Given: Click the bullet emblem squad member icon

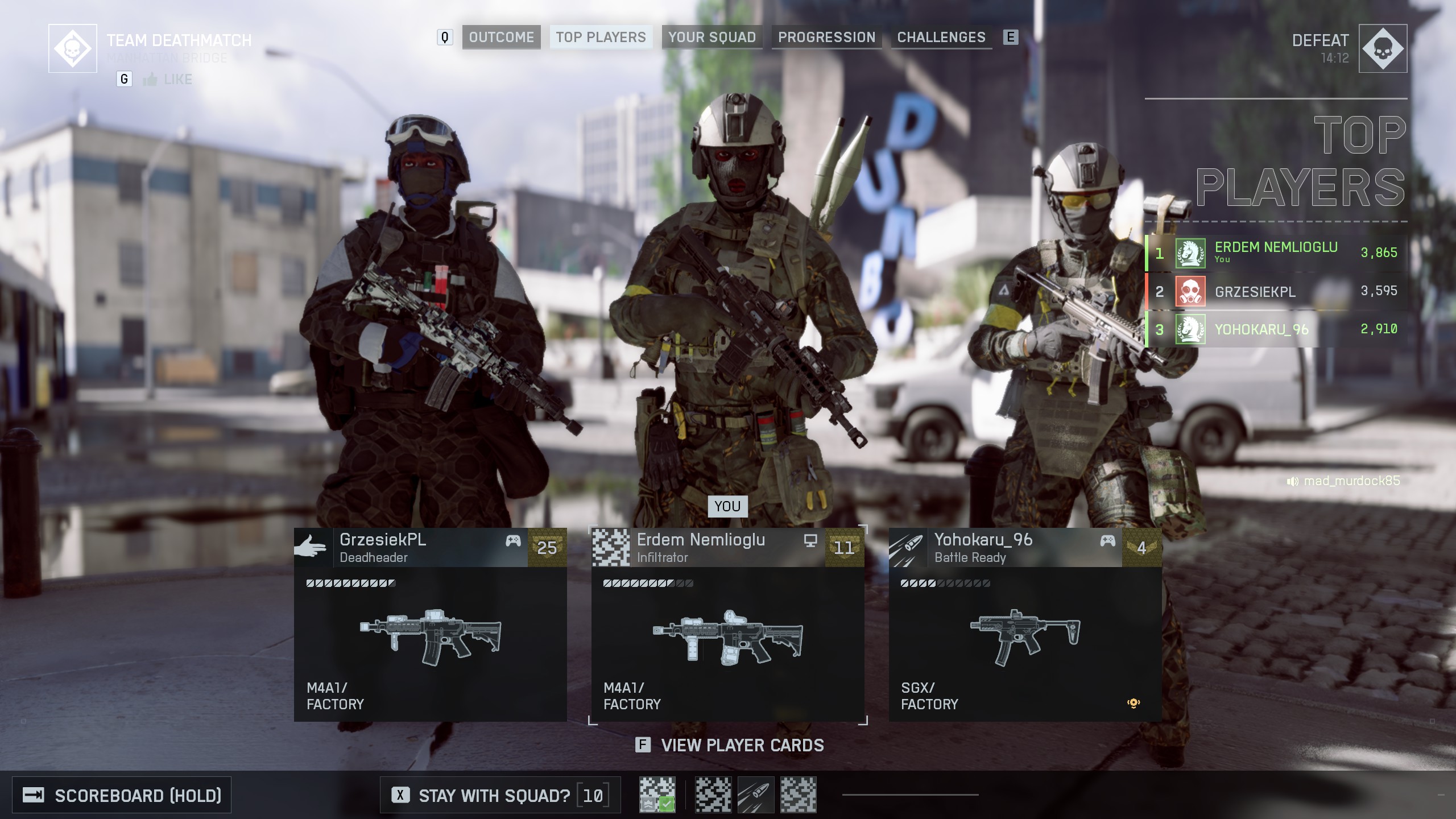Looking at the screenshot, I should 756,795.
